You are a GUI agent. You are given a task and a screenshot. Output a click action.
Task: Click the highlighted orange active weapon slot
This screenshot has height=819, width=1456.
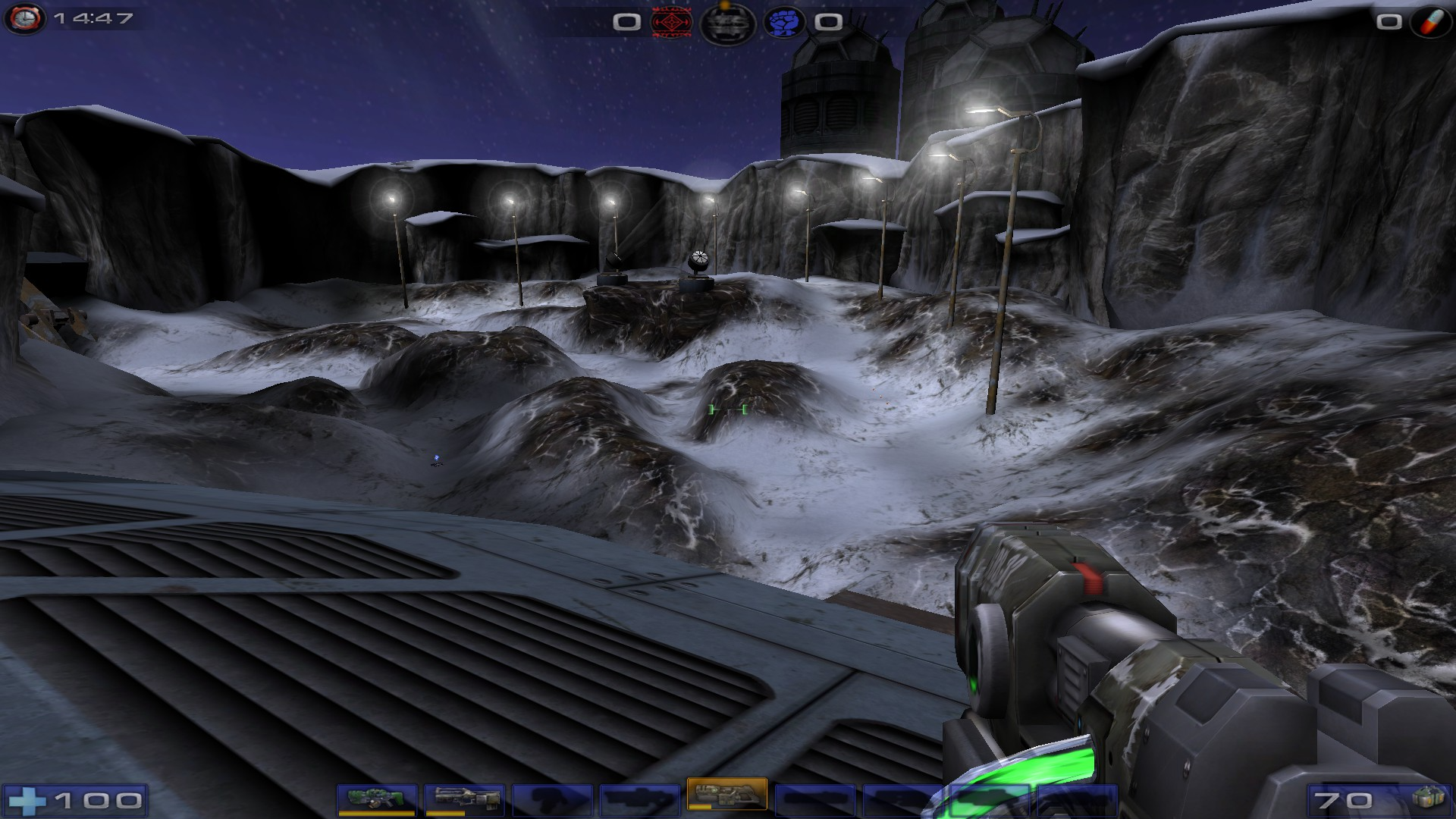coord(726,795)
